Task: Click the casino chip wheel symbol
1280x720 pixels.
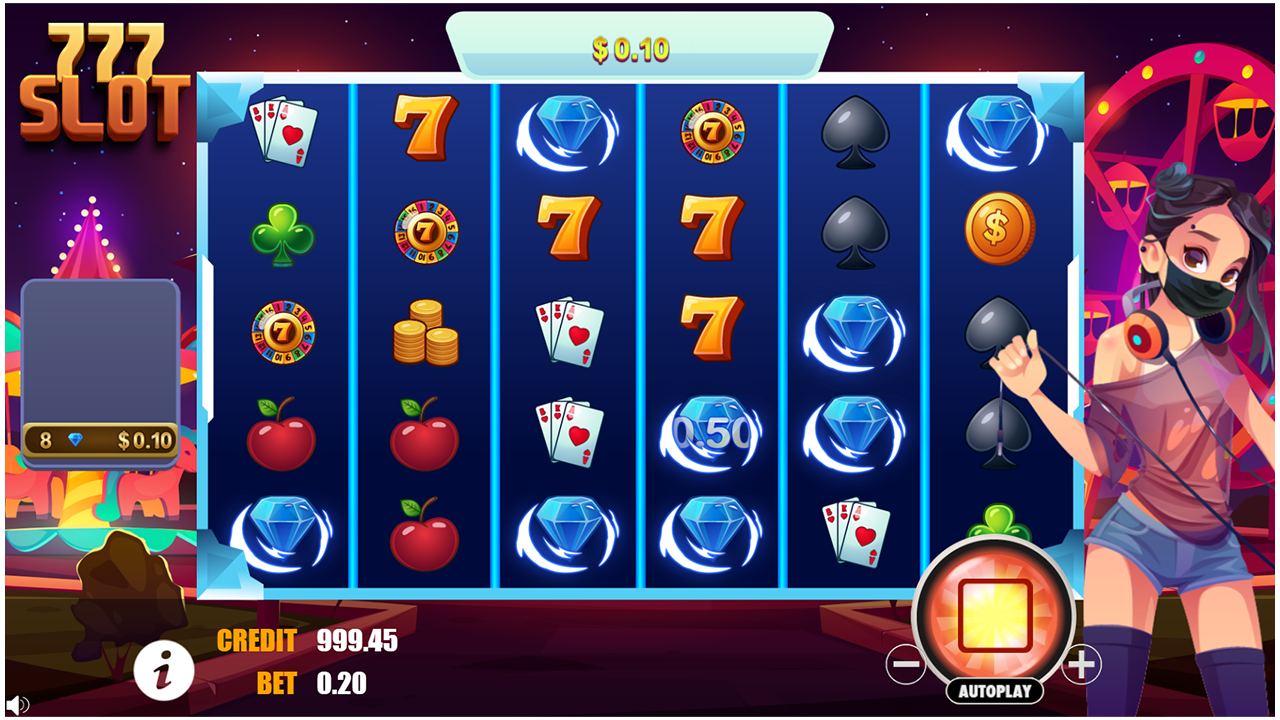Action: coord(281,334)
